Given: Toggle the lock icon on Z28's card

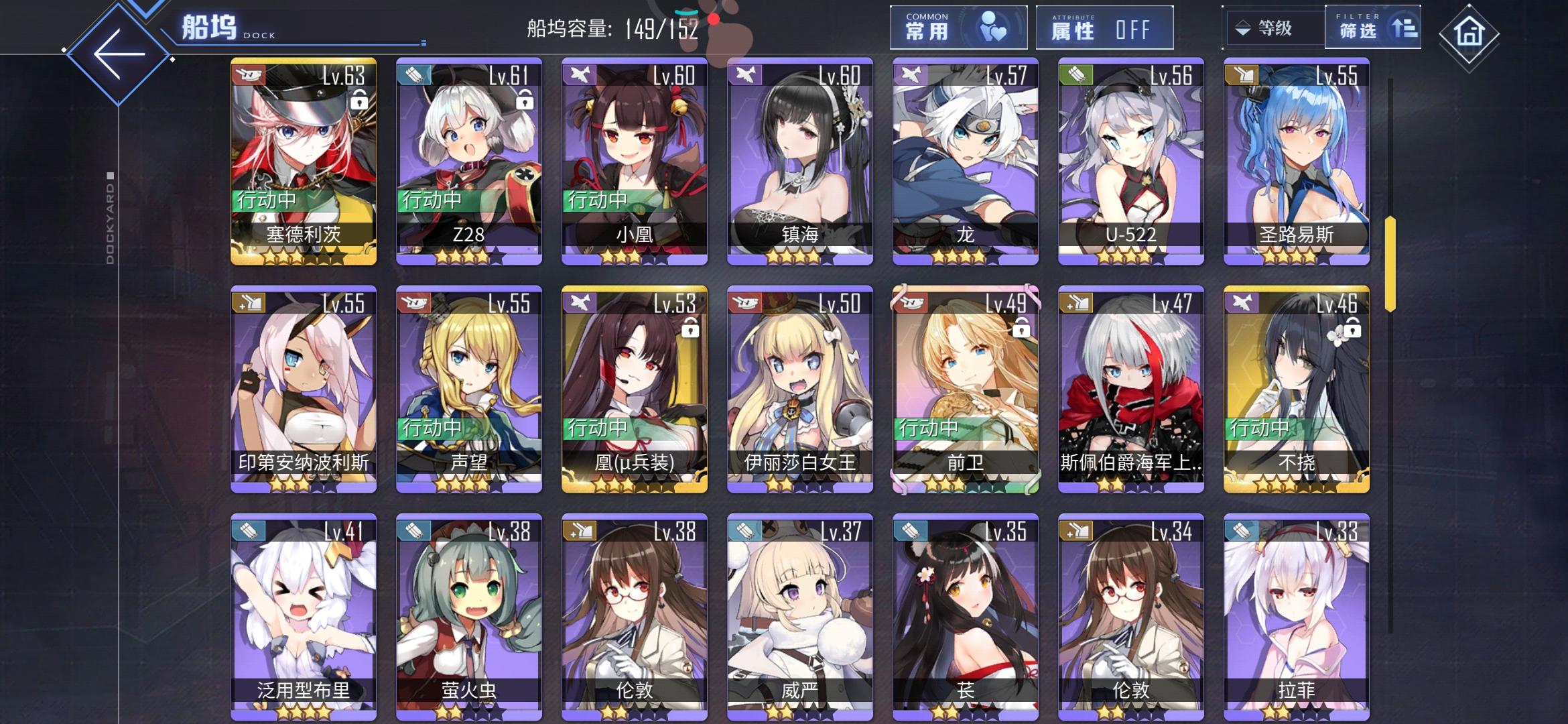Looking at the screenshot, I should (524, 99).
